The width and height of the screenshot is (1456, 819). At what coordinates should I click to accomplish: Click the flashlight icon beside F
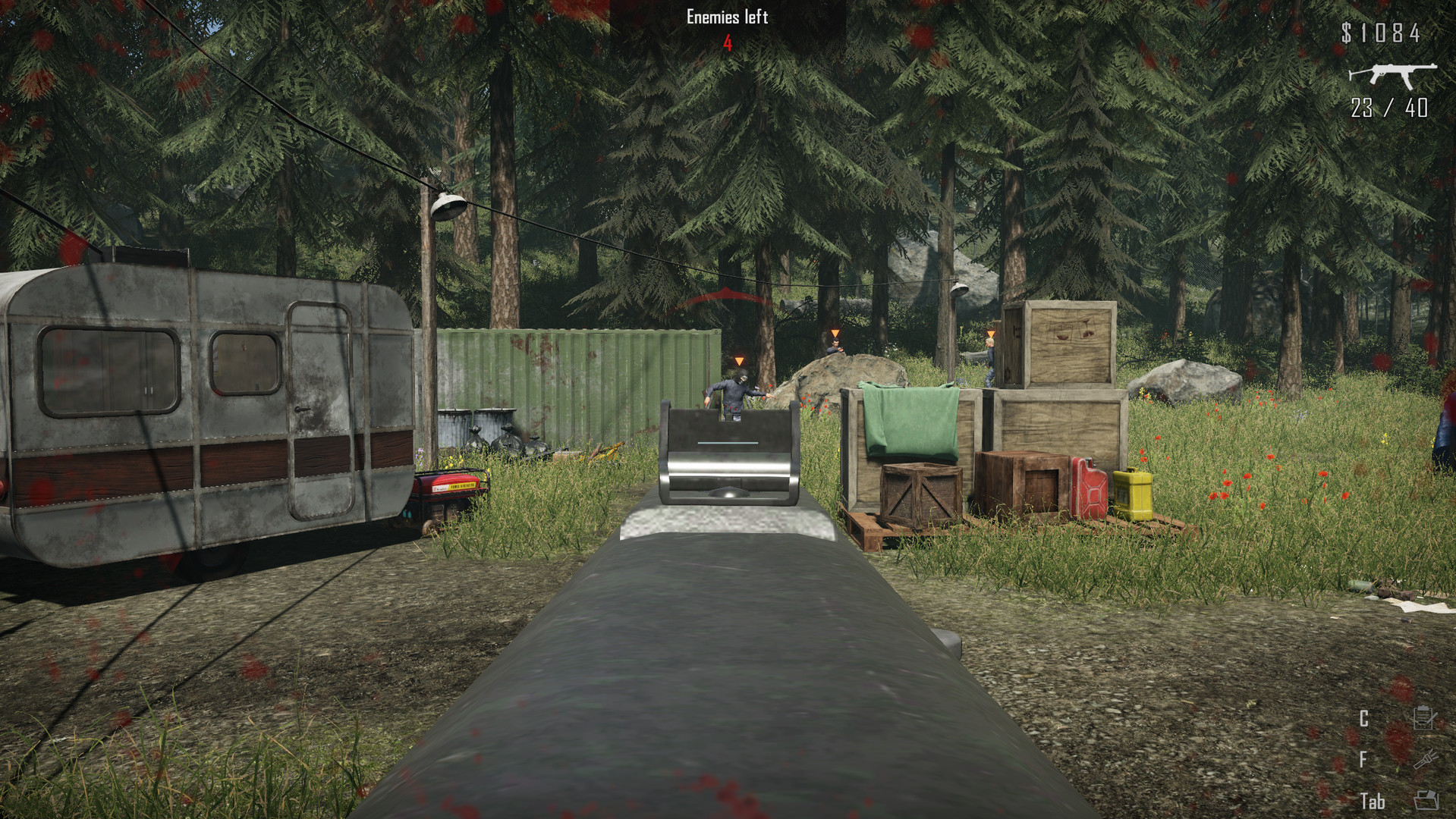tap(1426, 760)
